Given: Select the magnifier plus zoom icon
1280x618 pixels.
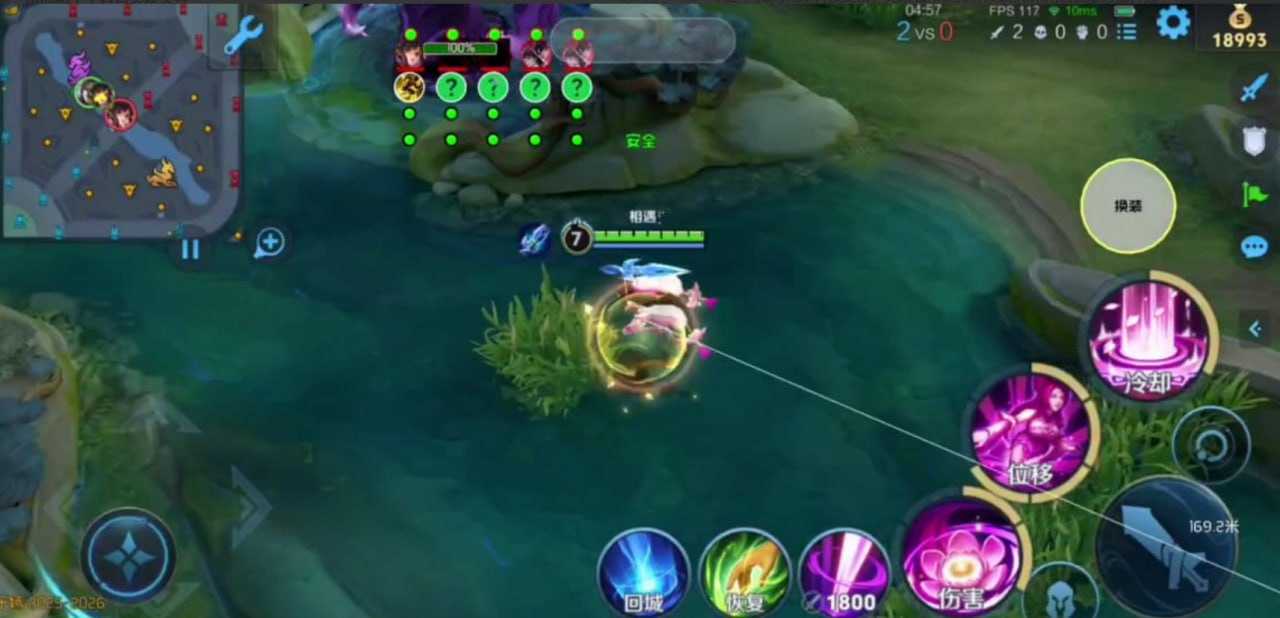Looking at the screenshot, I should click(x=270, y=242).
